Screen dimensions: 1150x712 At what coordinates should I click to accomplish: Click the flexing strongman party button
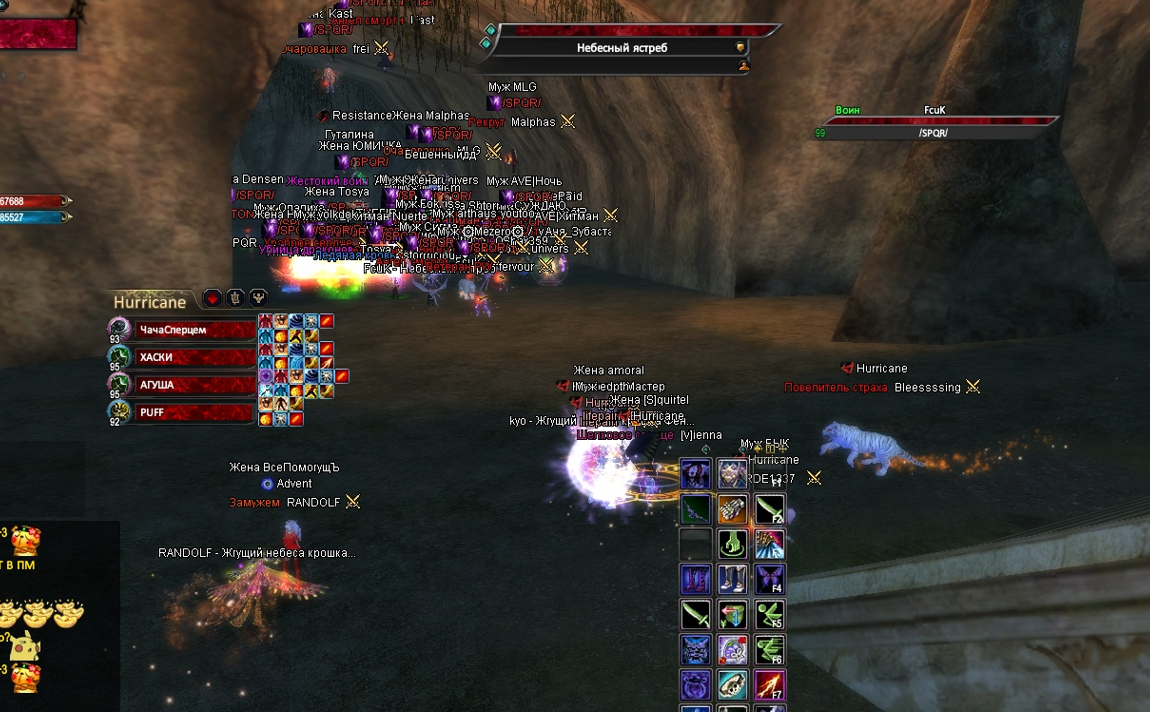[258, 298]
